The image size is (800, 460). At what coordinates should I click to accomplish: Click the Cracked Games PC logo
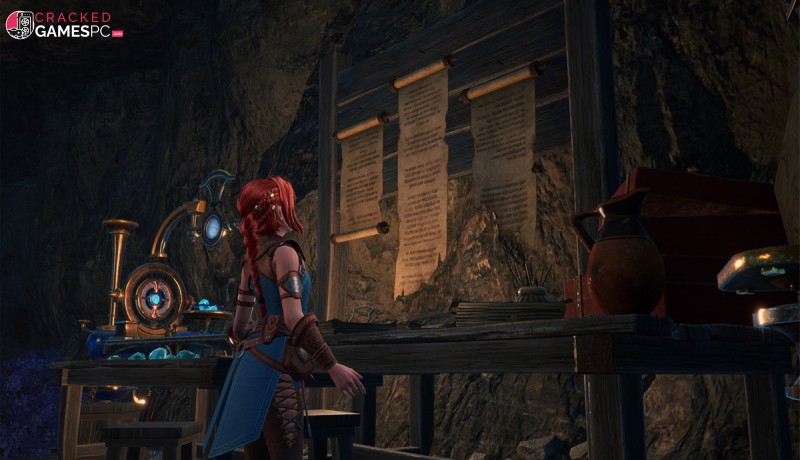pyautogui.click(x=64, y=25)
